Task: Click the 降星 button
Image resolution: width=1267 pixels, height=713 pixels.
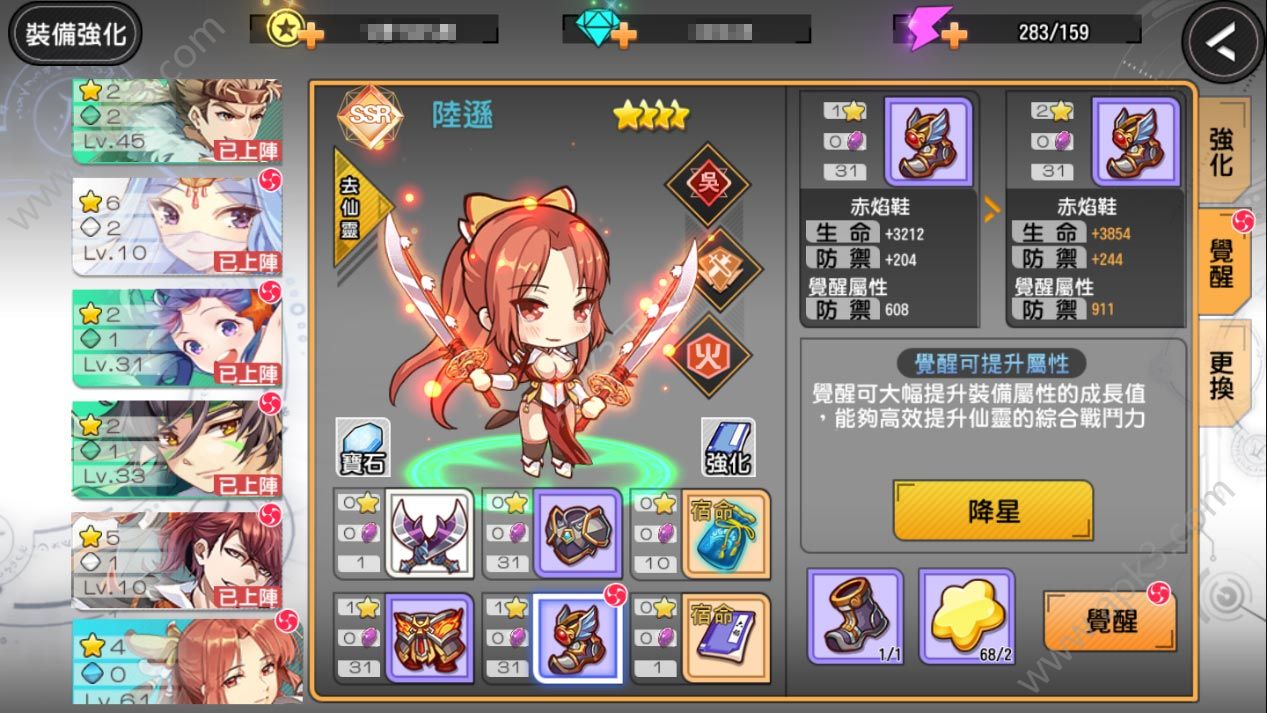Action: [x=992, y=511]
